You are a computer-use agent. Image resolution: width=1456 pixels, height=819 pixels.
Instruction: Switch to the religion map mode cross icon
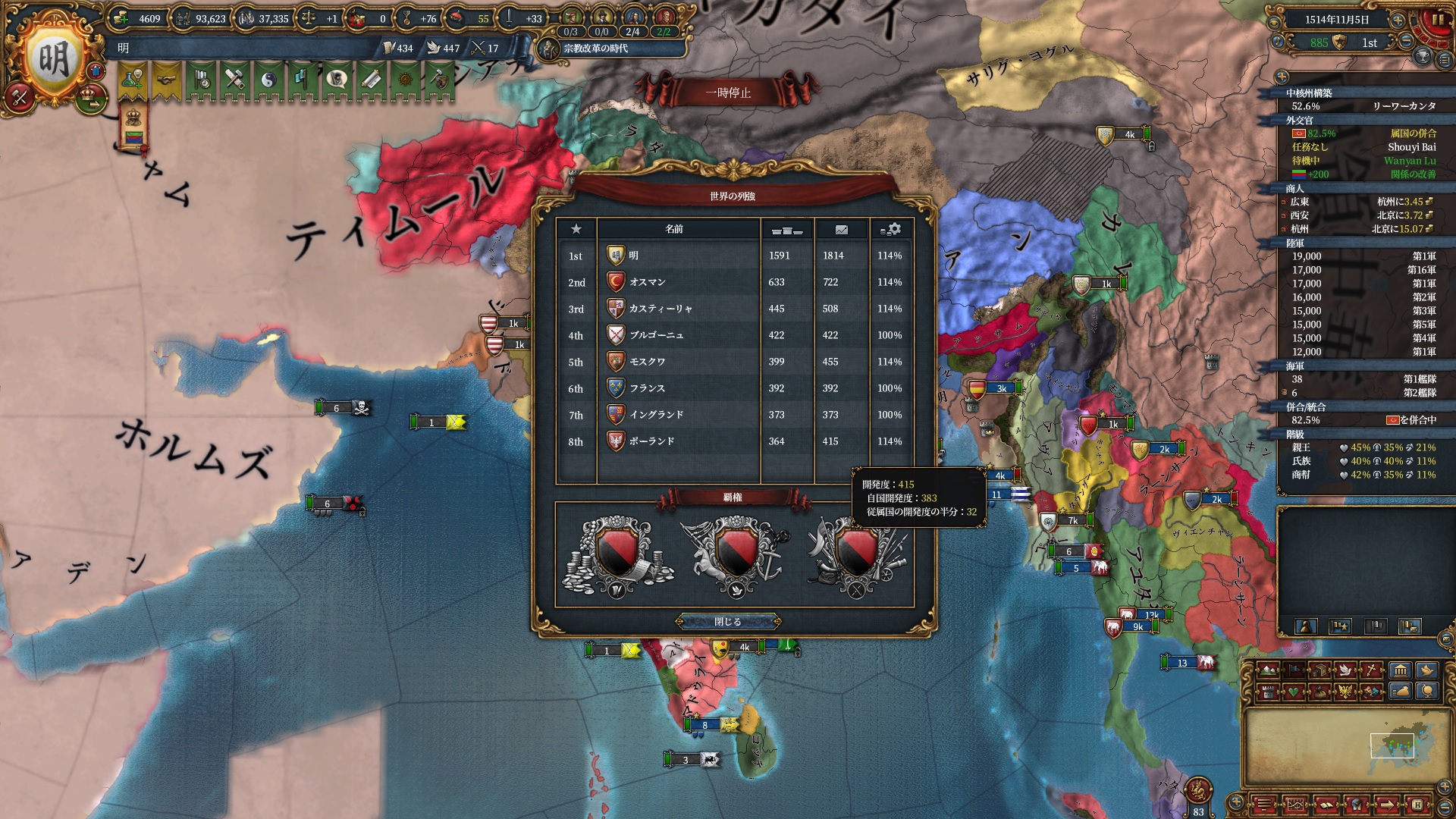[x=1372, y=670]
